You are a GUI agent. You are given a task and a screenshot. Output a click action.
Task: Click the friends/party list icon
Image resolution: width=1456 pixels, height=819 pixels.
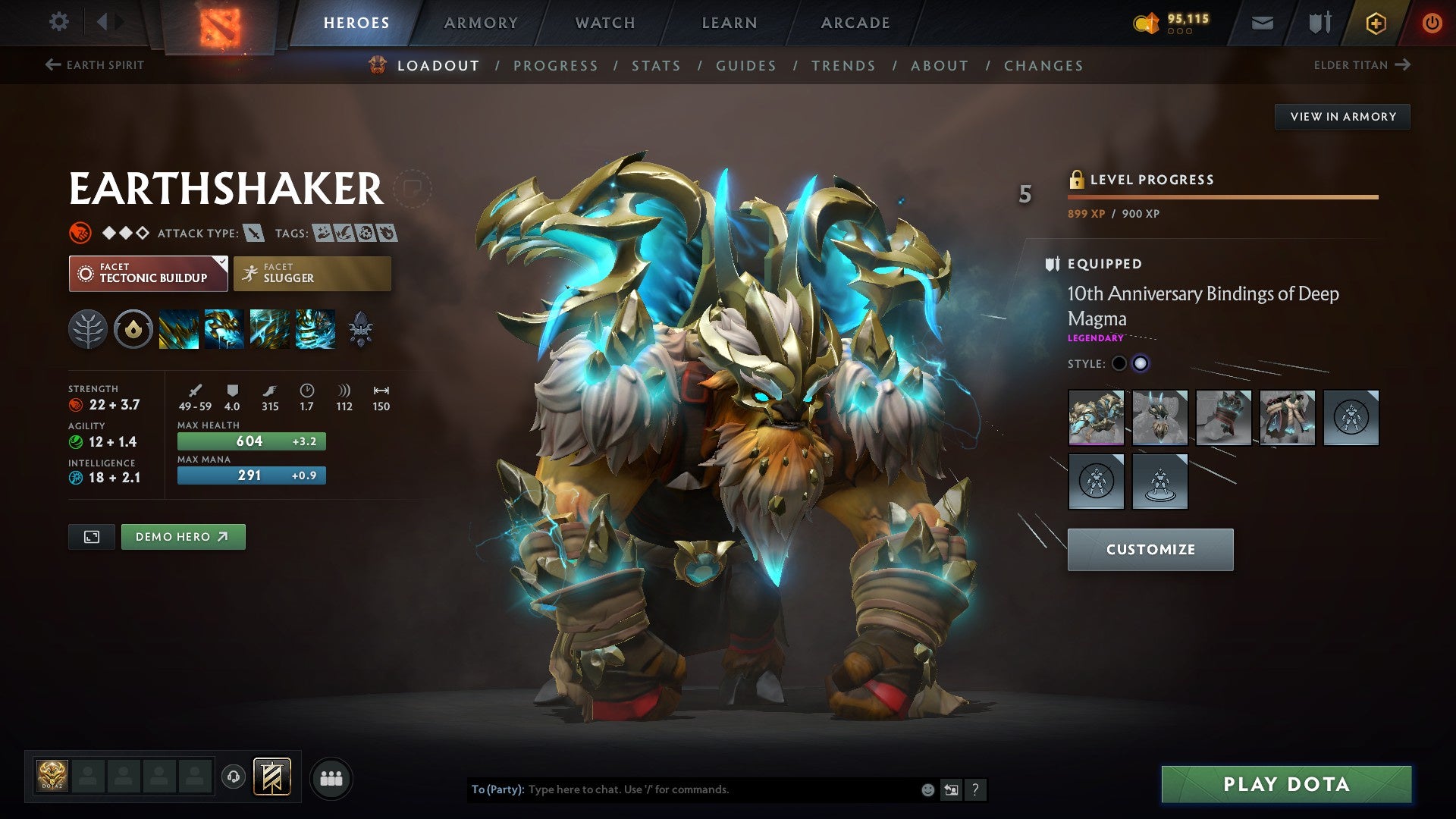(x=331, y=777)
